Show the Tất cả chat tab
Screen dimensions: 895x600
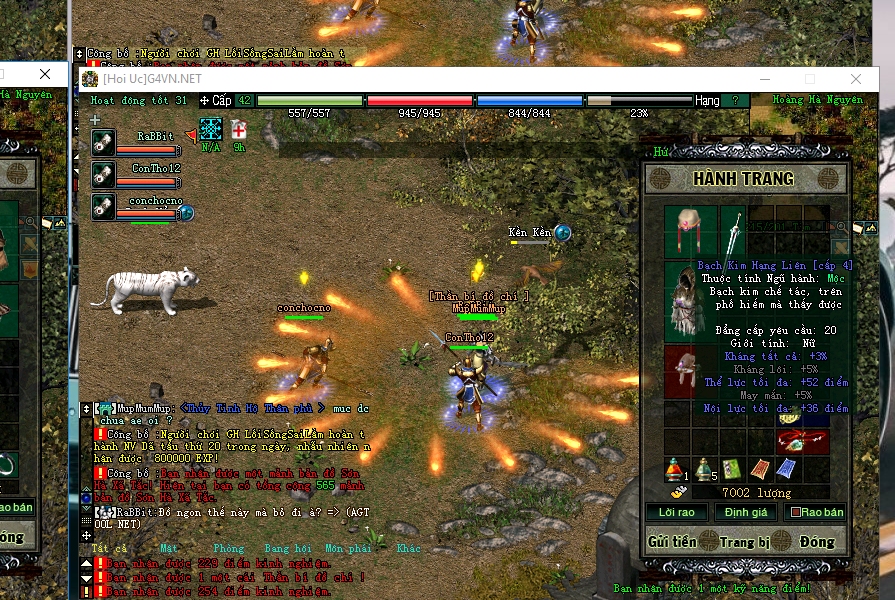109,548
